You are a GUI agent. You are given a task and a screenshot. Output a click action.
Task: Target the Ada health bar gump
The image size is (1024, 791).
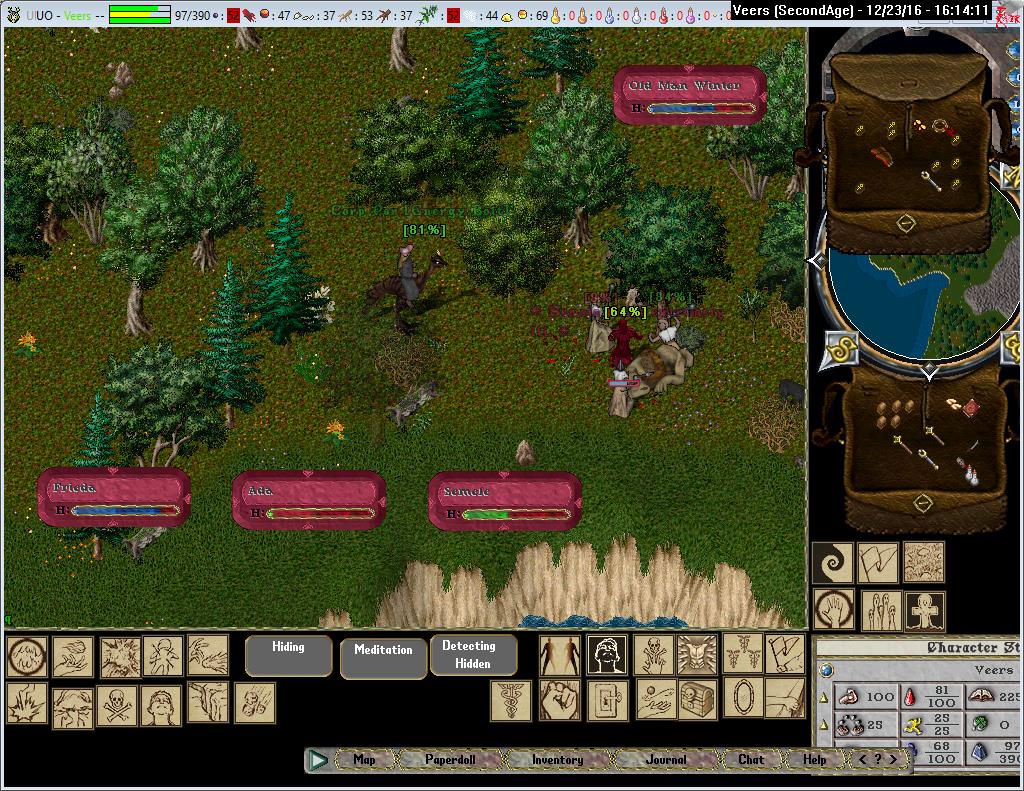[x=309, y=500]
